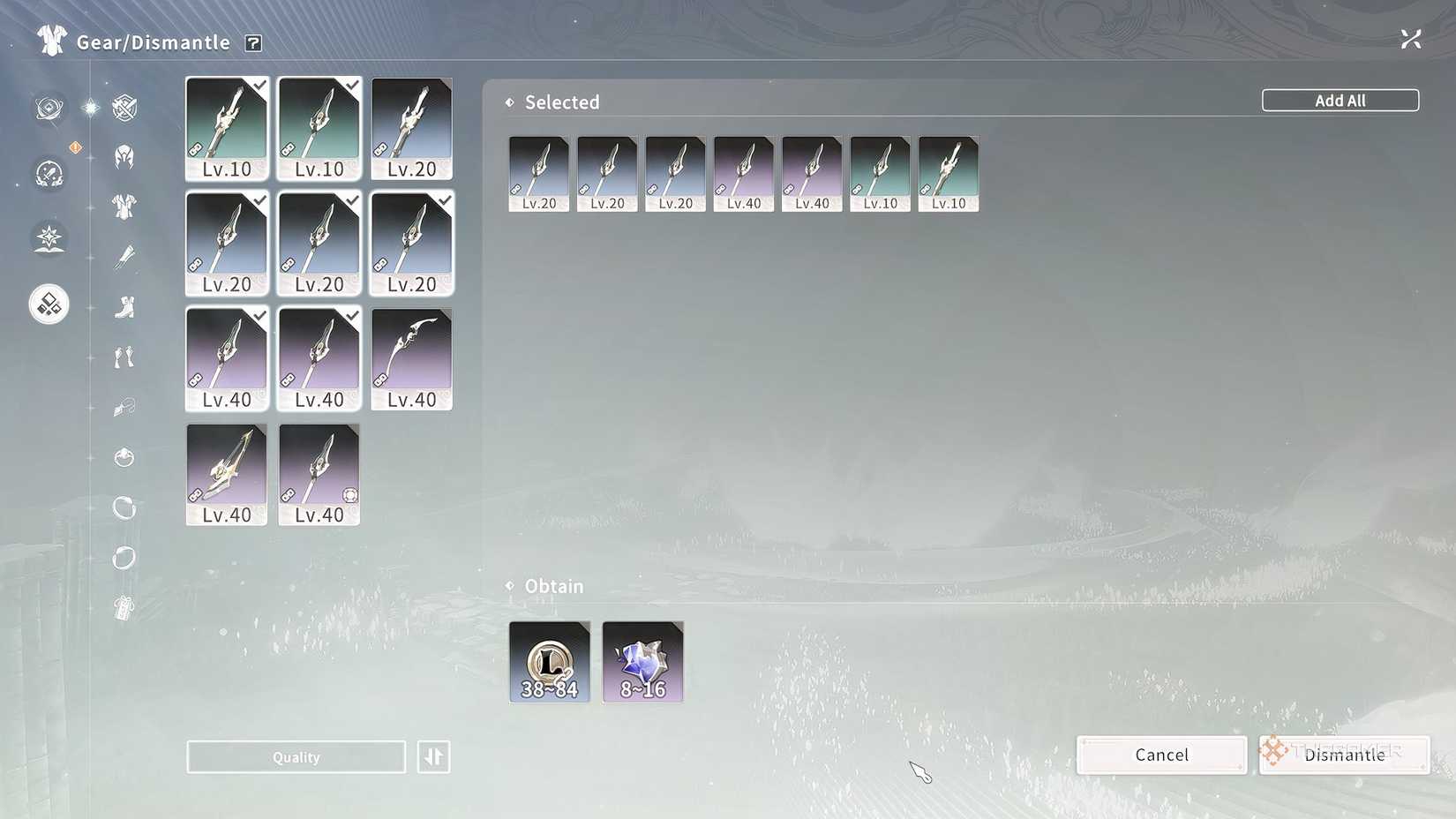Open the Gear/Dismantle help tooltip
Screen dimensions: 1456x819
click(253, 41)
